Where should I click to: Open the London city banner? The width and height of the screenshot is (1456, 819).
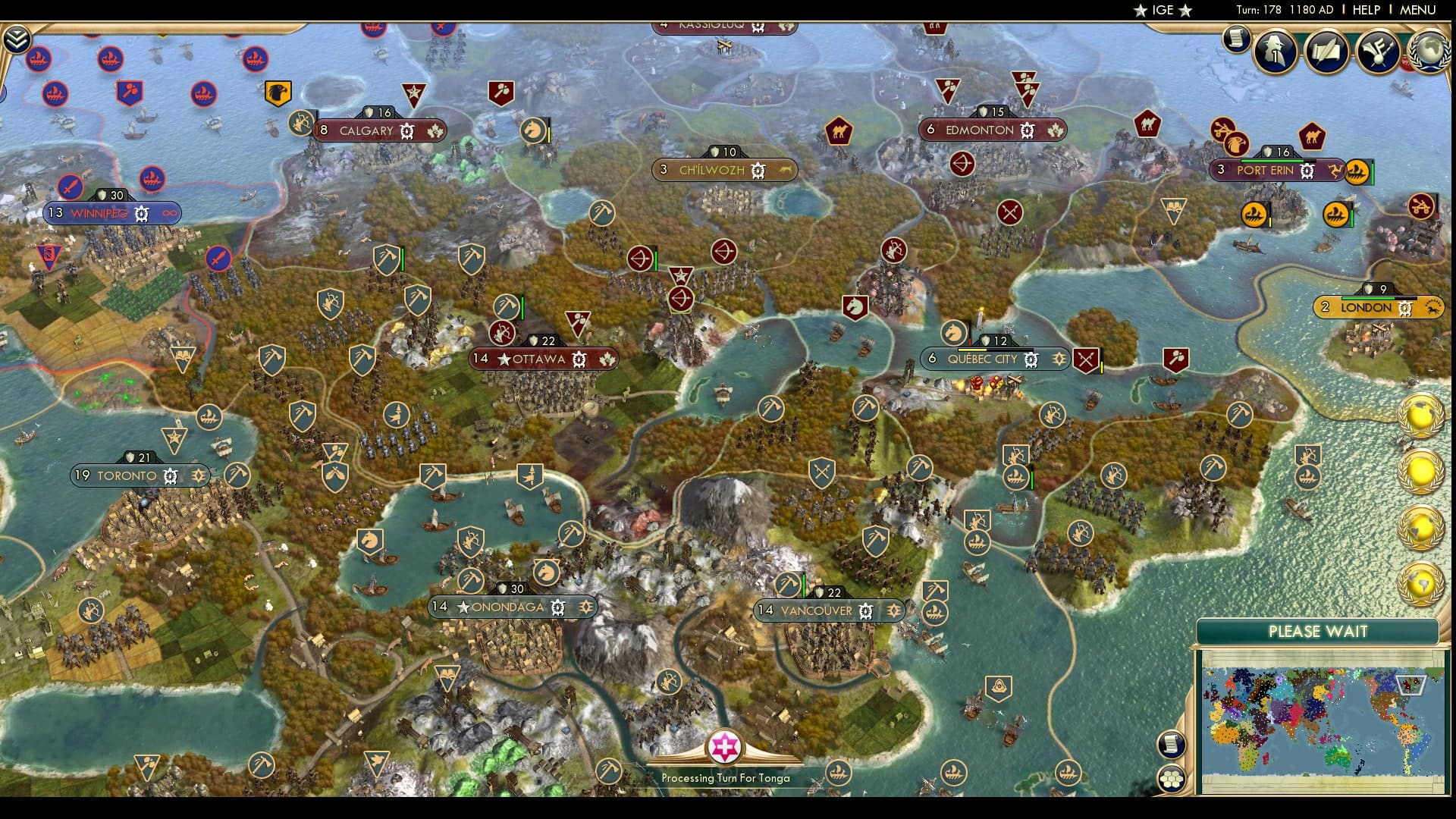click(x=1366, y=308)
